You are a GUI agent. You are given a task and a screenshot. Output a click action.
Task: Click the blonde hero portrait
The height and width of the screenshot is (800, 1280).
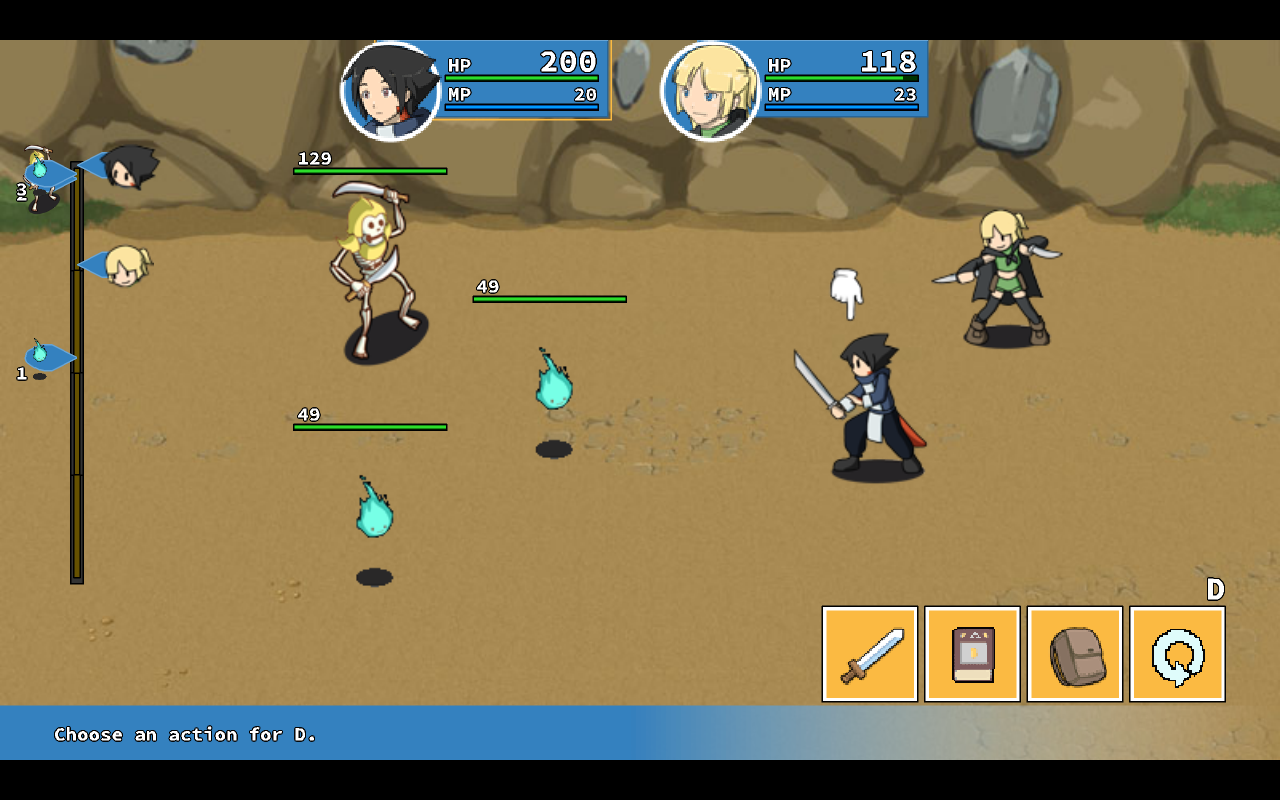[x=711, y=91]
